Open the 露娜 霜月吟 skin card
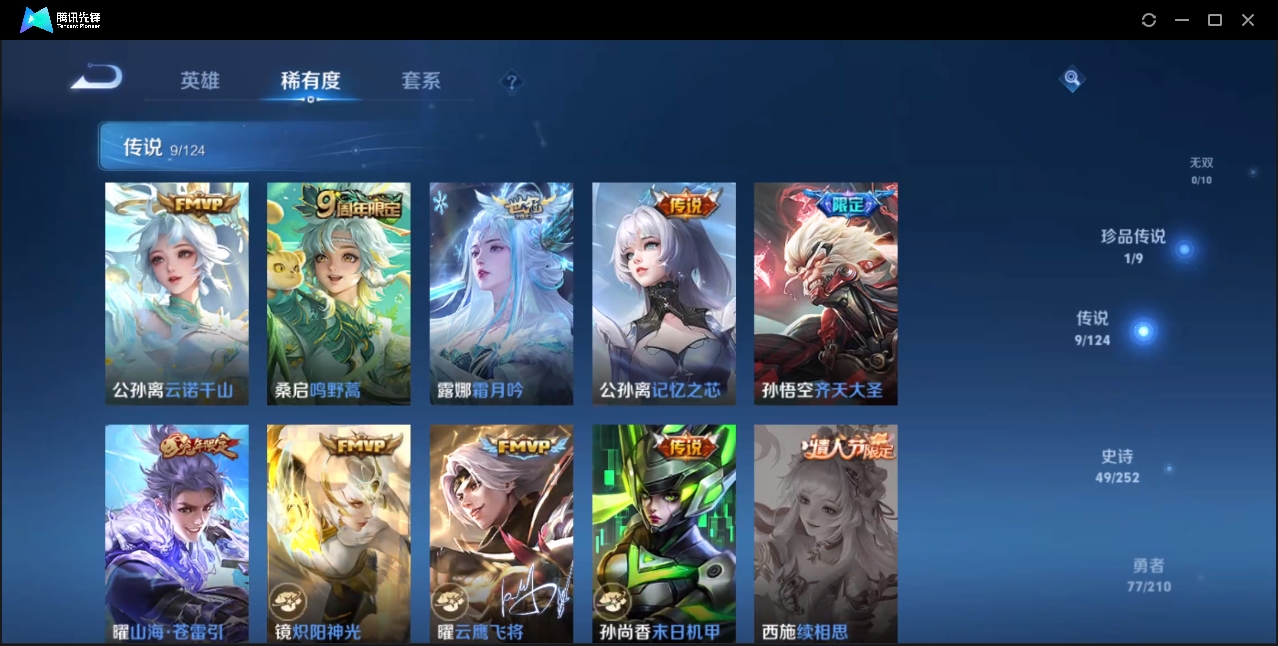1278x646 pixels. (x=501, y=293)
